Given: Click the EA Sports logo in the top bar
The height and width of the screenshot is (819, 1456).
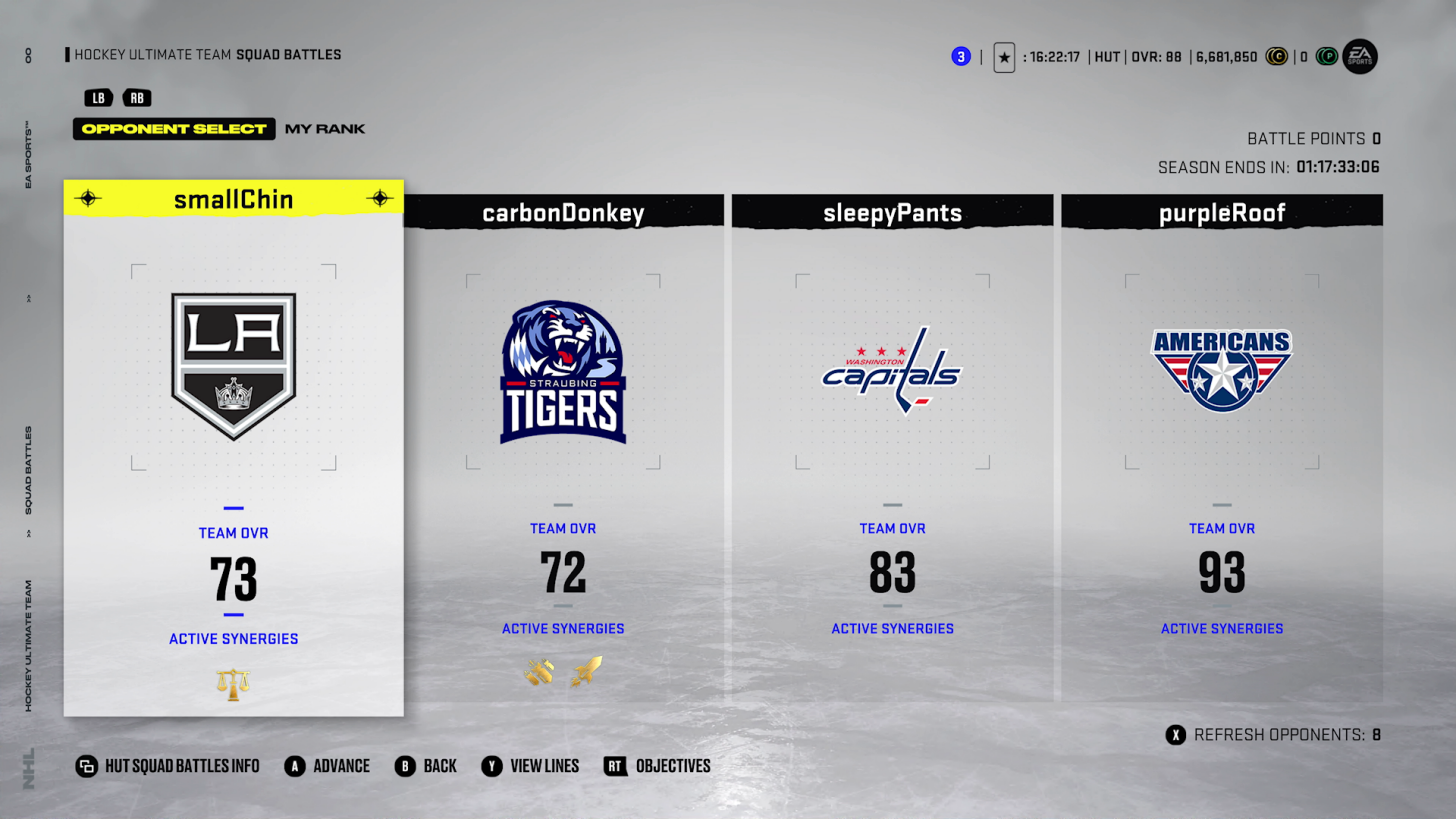Looking at the screenshot, I should click(1359, 56).
